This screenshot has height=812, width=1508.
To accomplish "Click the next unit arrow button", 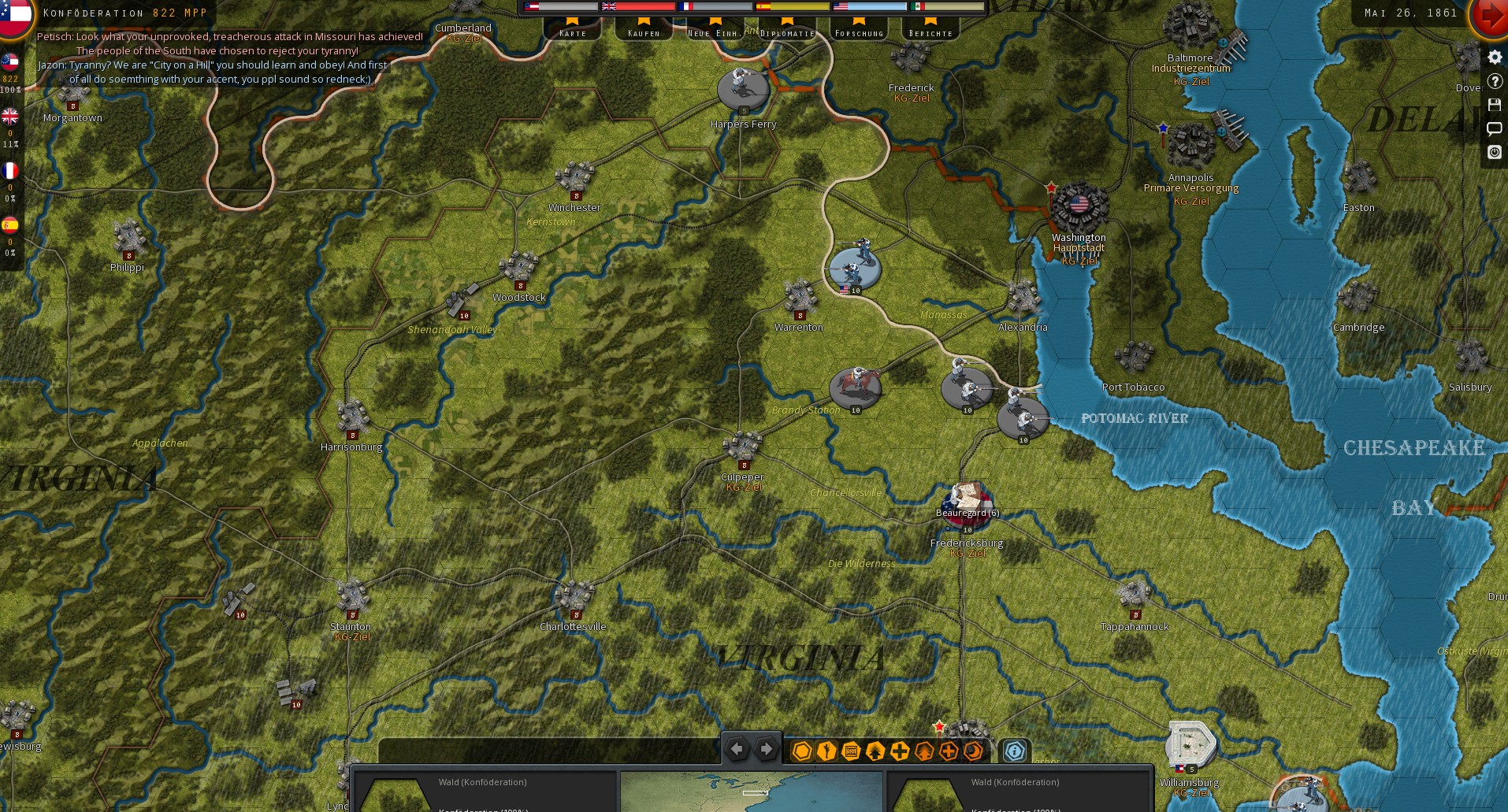I will pyautogui.click(x=765, y=750).
